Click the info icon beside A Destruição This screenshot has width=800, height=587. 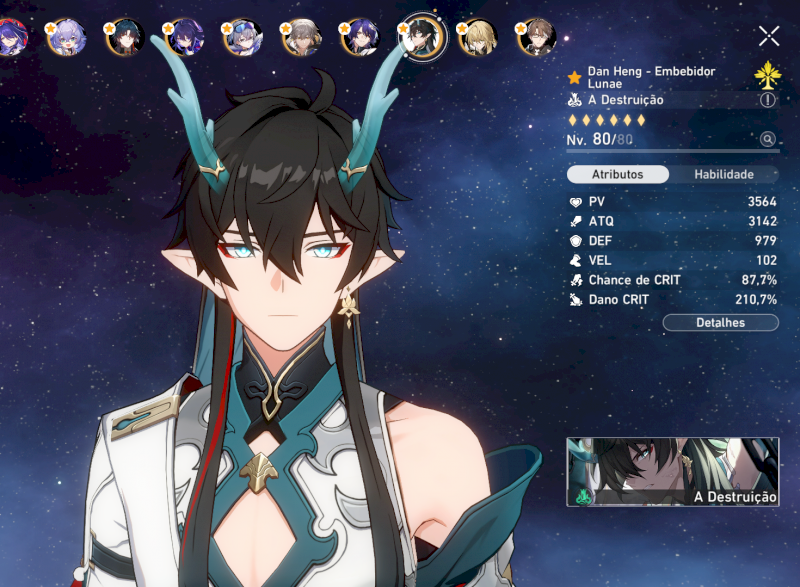[767, 100]
